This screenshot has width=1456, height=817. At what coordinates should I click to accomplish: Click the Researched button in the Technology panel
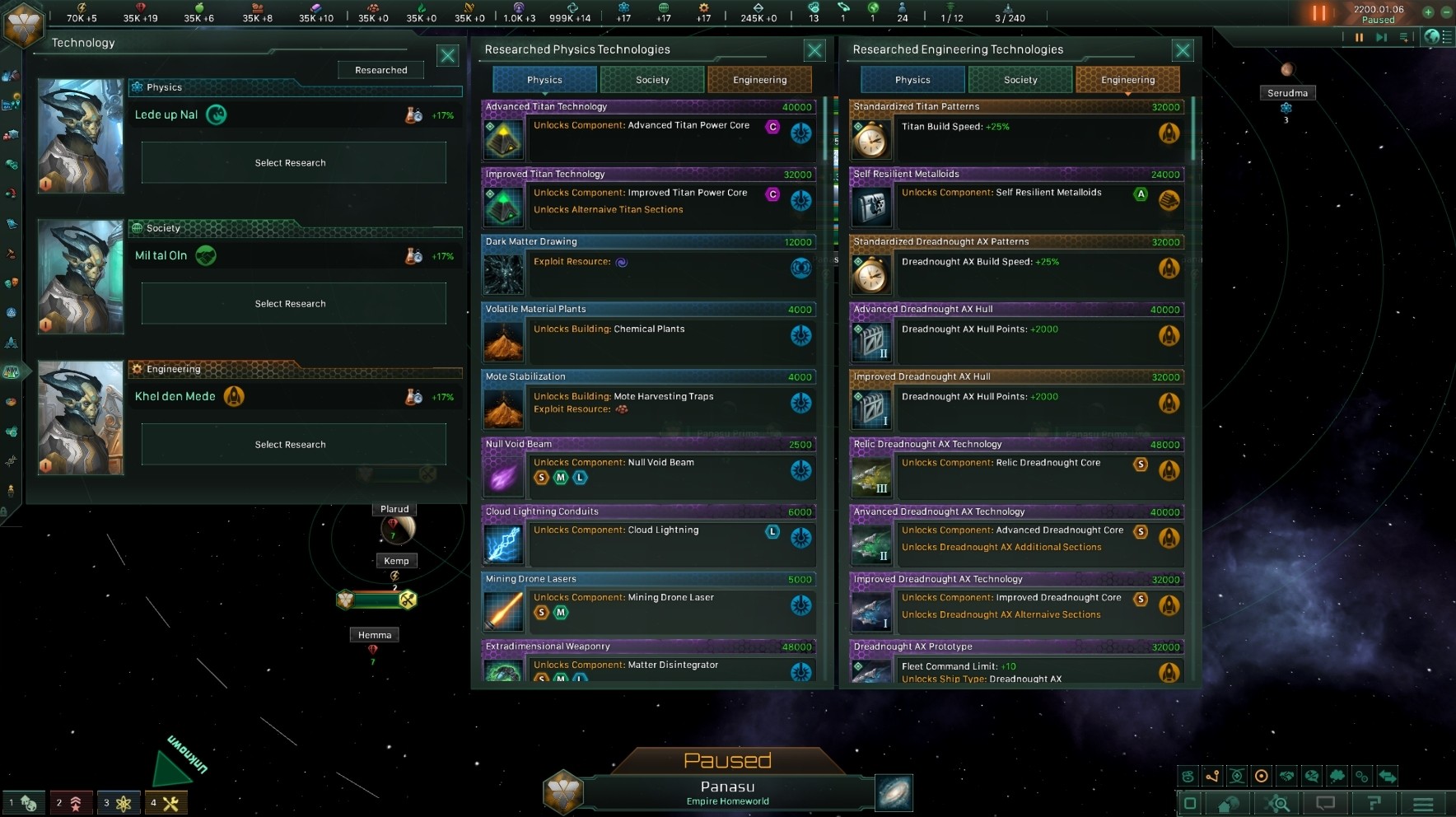[x=380, y=70]
